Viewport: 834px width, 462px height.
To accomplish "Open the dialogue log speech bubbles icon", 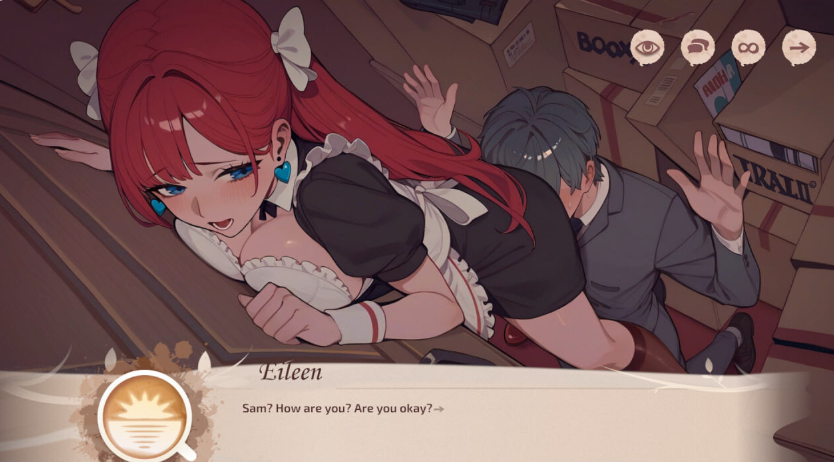I will pyautogui.click(x=697, y=46).
